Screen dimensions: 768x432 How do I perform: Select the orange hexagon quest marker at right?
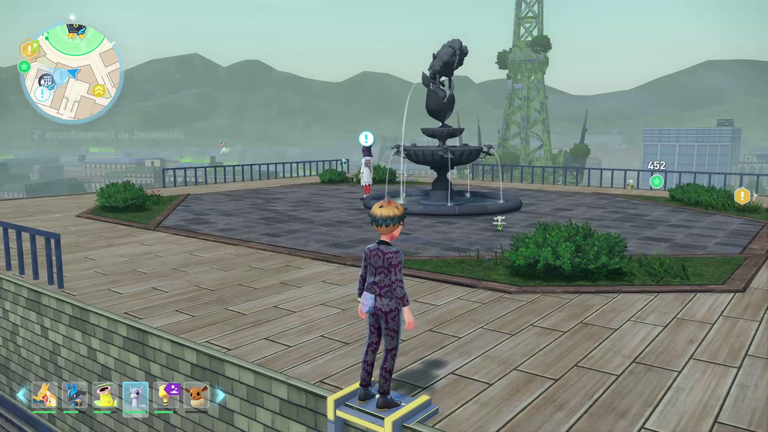pos(742,196)
